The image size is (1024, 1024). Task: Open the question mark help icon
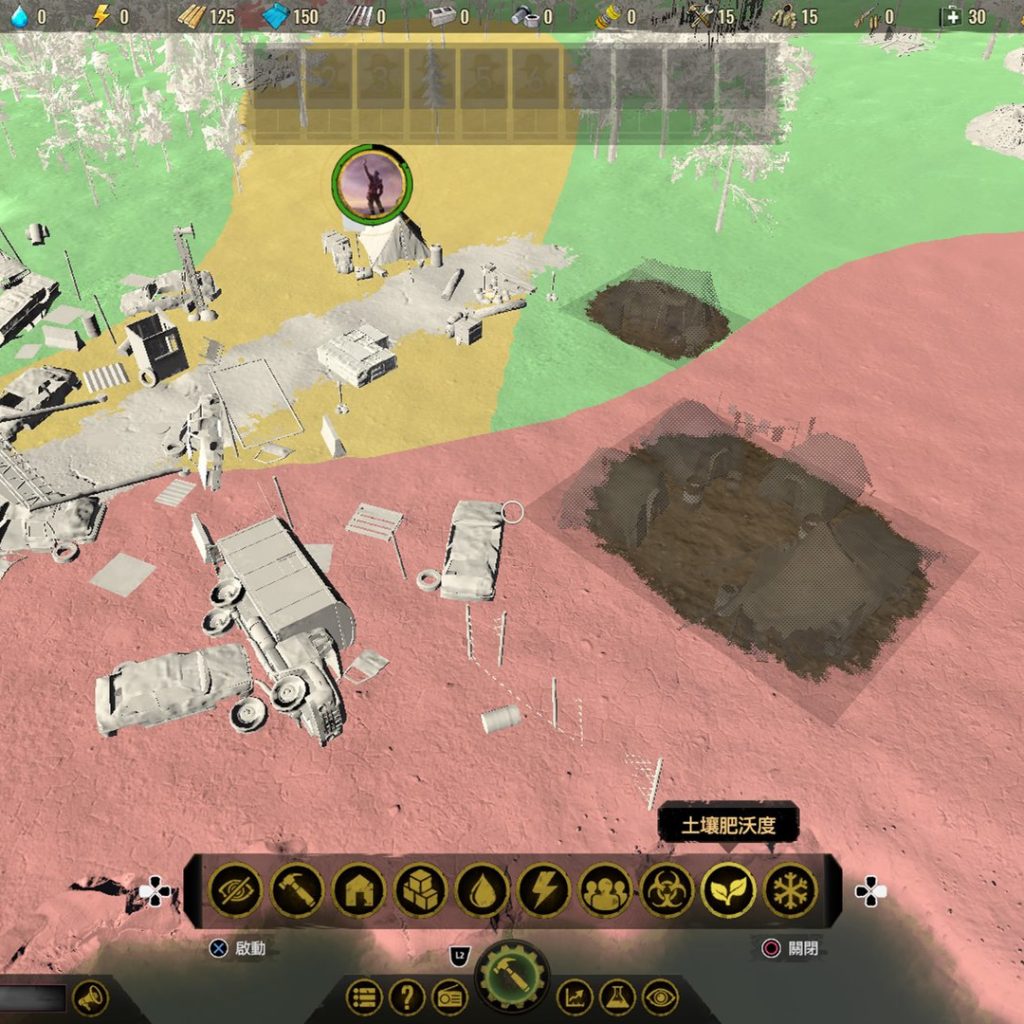click(407, 997)
